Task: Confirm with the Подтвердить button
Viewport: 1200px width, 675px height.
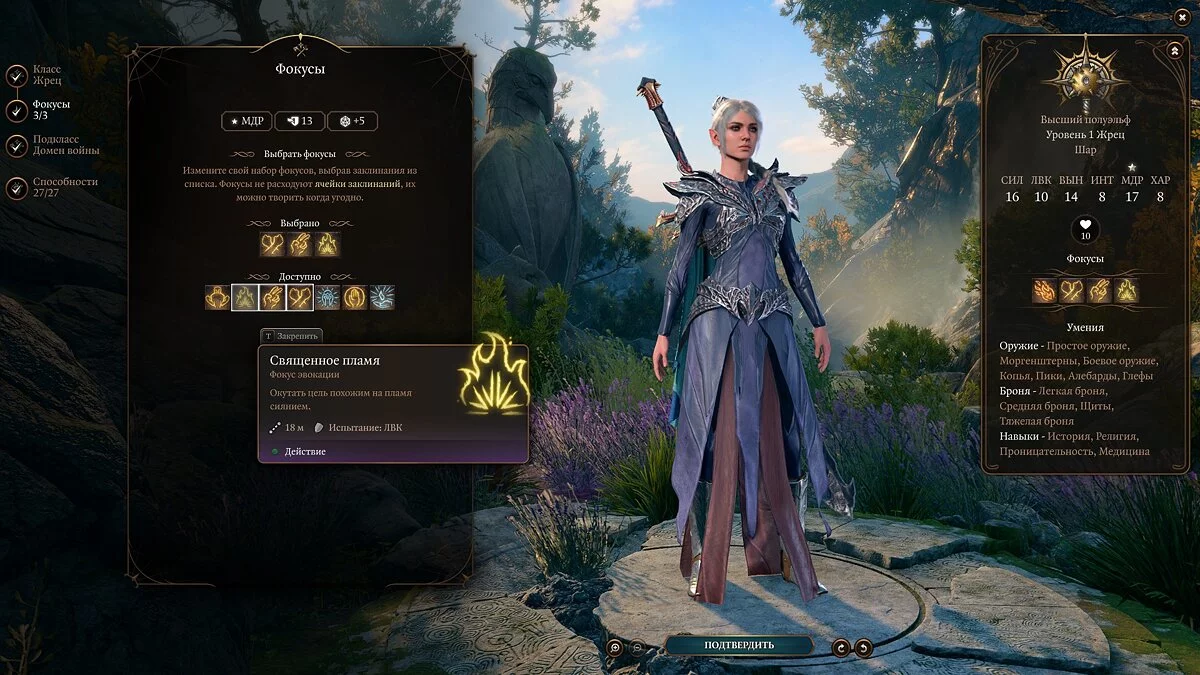Action: point(738,645)
